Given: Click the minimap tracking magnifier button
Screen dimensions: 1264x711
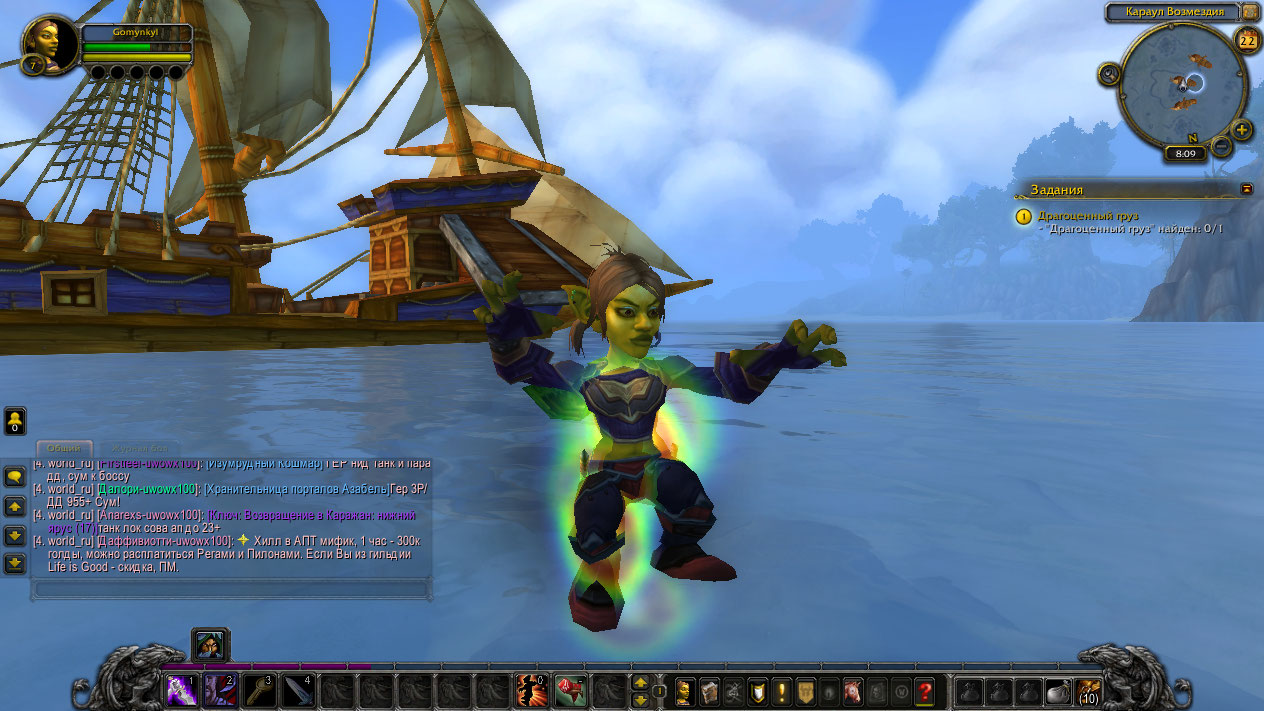Looking at the screenshot, I should [1109, 74].
